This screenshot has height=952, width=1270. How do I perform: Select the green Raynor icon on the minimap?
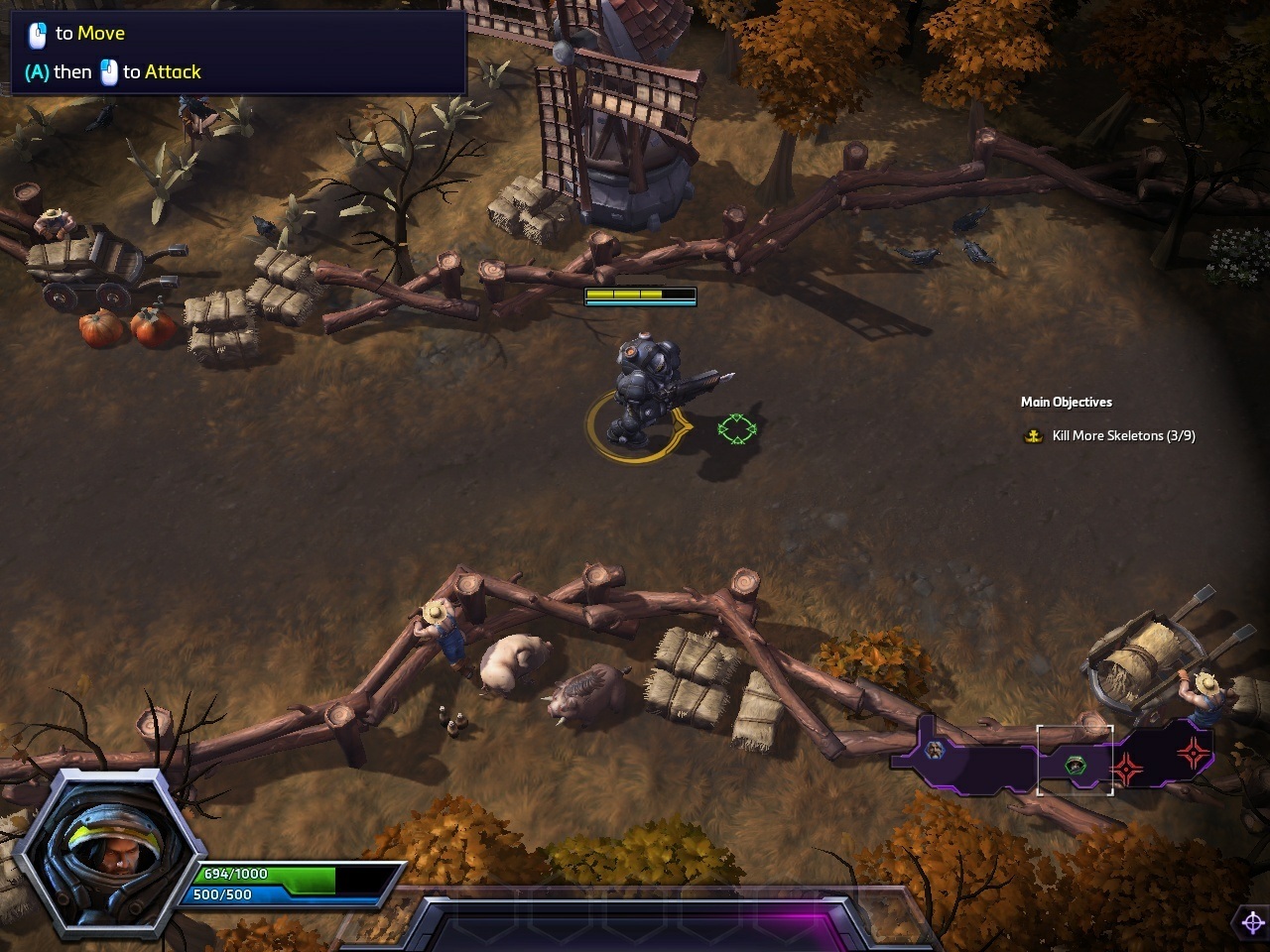[1075, 765]
